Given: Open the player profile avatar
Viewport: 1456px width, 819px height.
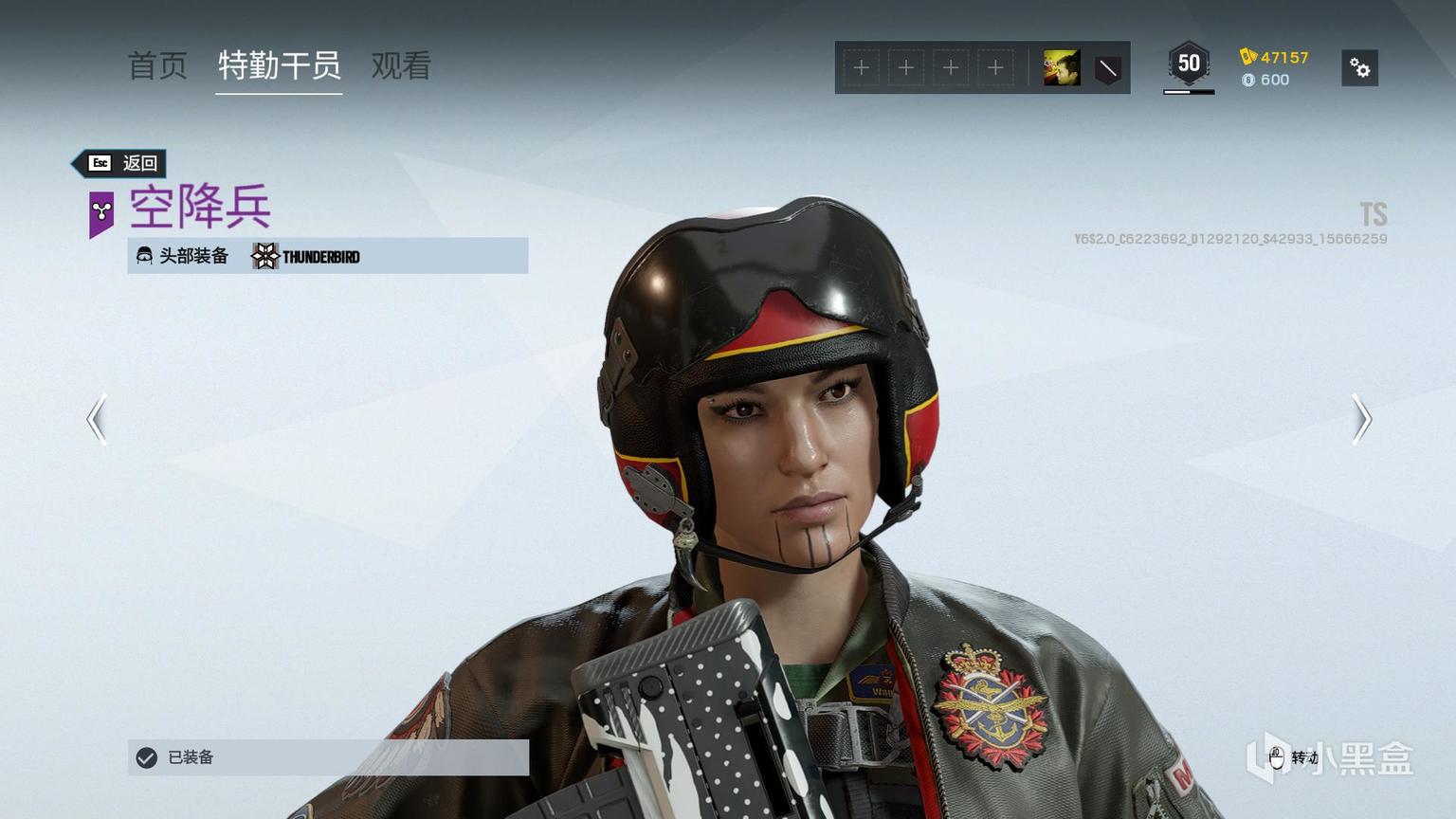Looking at the screenshot, I should coord(1062,68).
